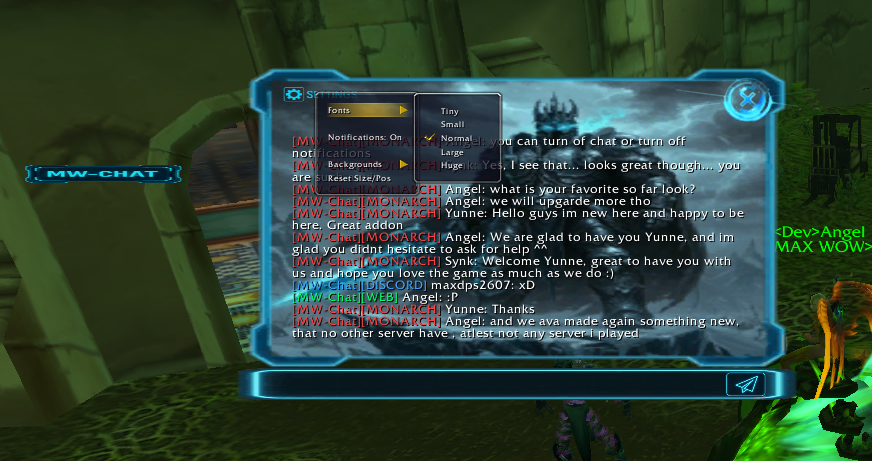The image size is (872, 461).
Task: Send message with the paper plane button
Action: (x=745, y=384)
